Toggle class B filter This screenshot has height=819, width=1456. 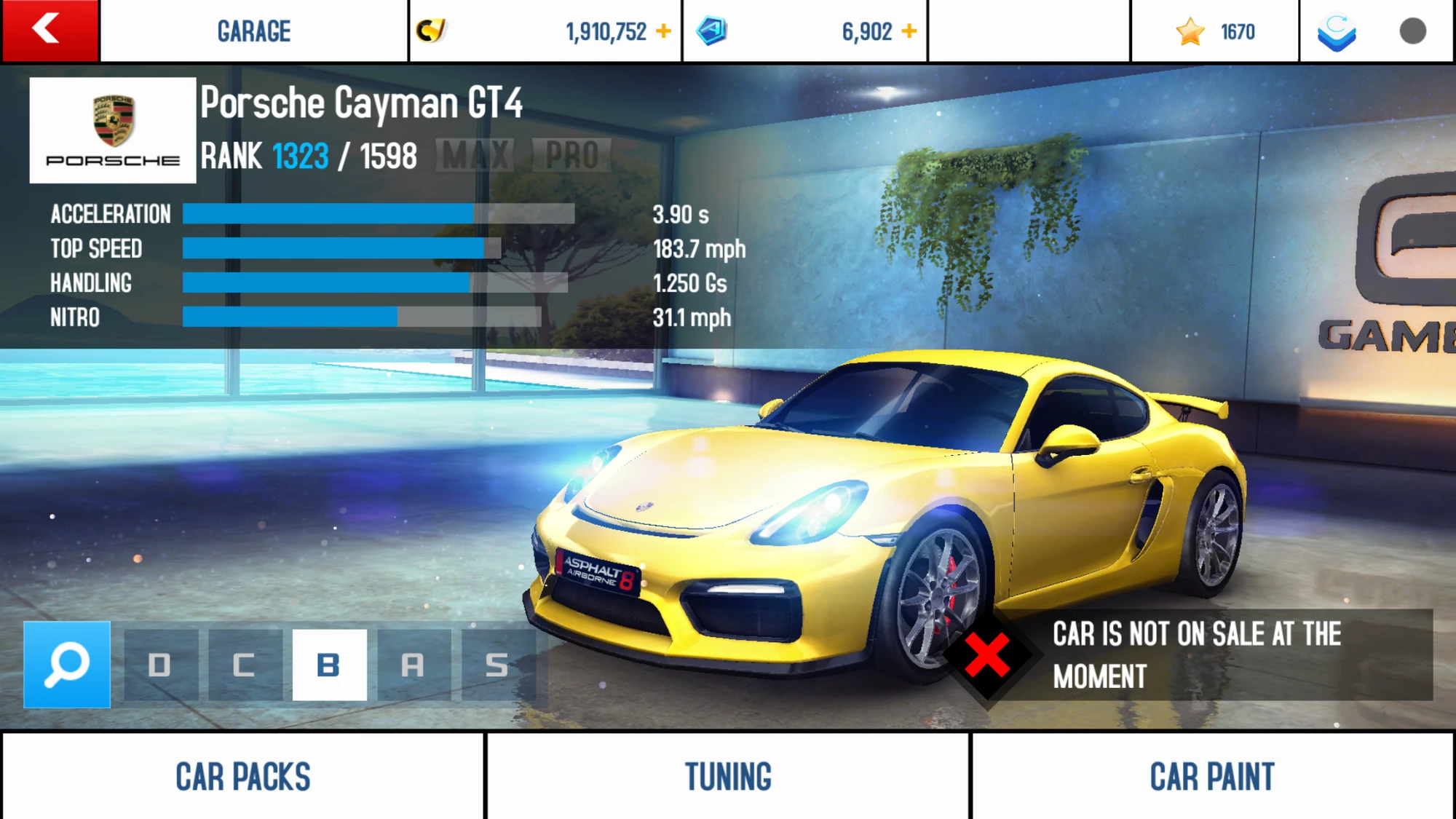pyautogui.click(x=329, y=662)
